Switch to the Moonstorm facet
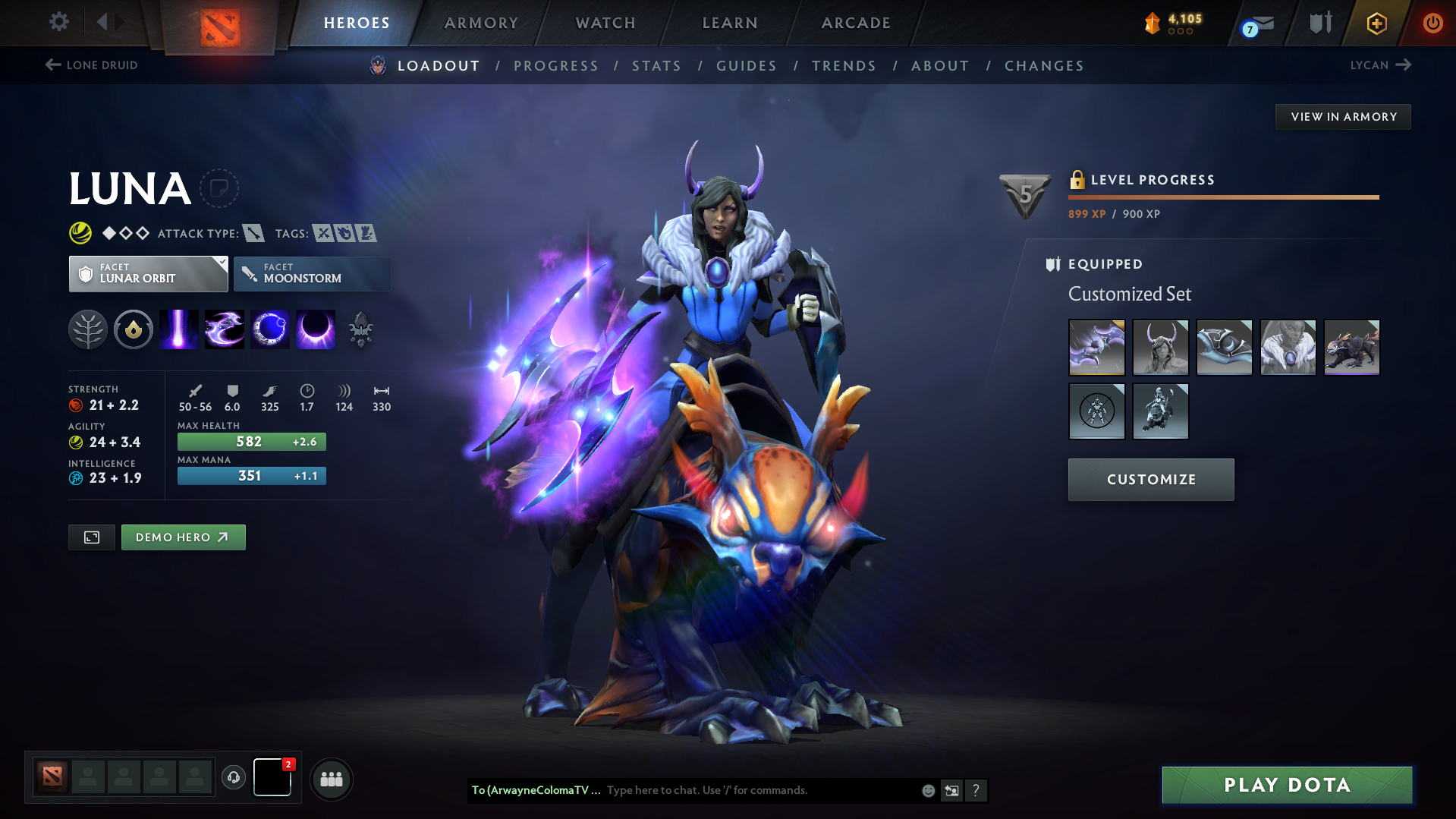 (311, 274)
